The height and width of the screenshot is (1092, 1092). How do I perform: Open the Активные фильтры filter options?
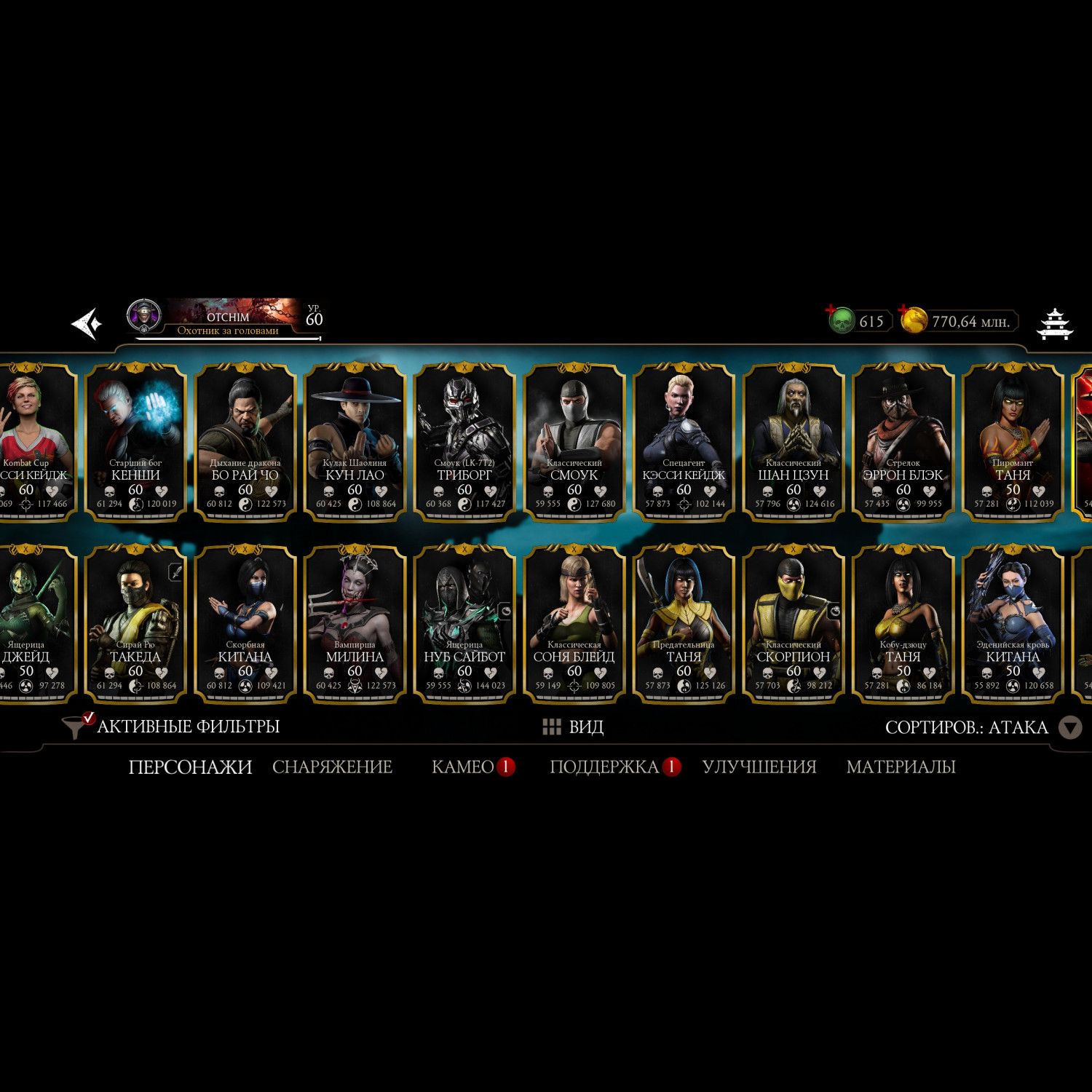pyautogui.click(x=173, y=727)
